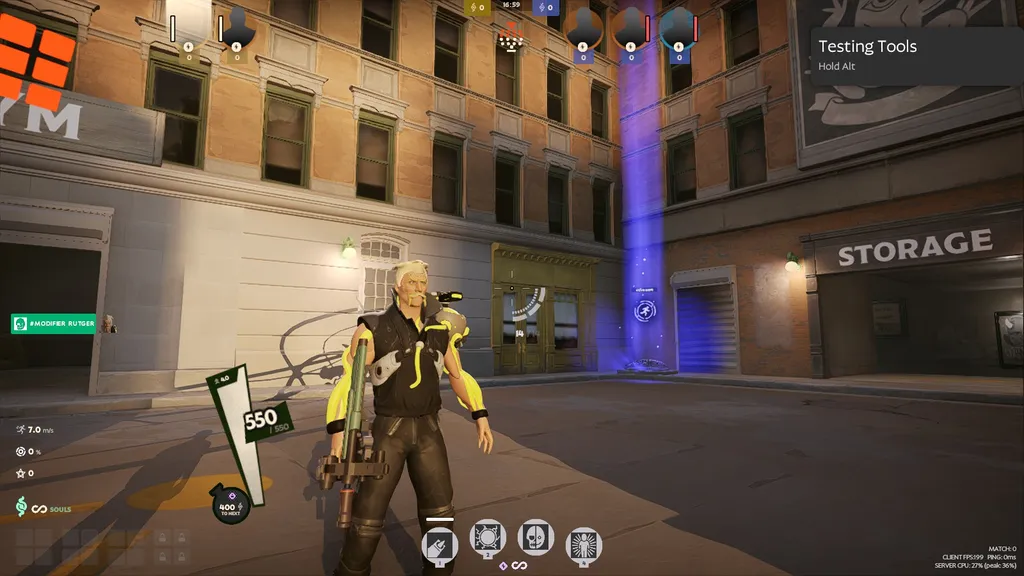The height and width of the screenshot is (576, 1024).
Task: Activate the radiating figure ultimate ability
Action: pos(583,545)
